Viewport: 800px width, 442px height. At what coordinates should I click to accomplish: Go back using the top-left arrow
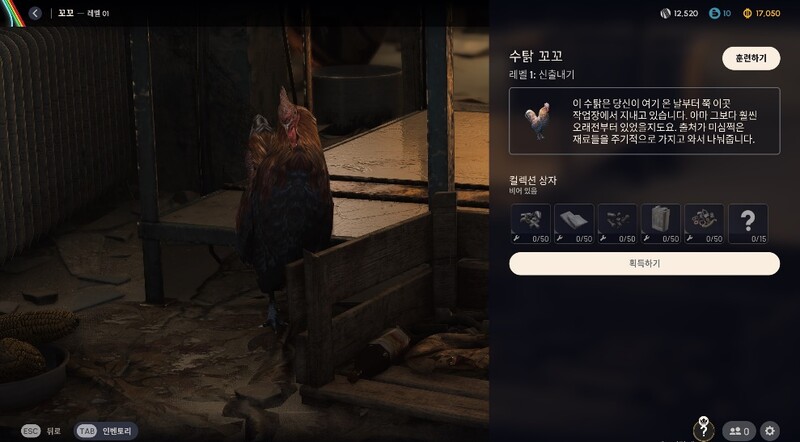coord(35,13)
